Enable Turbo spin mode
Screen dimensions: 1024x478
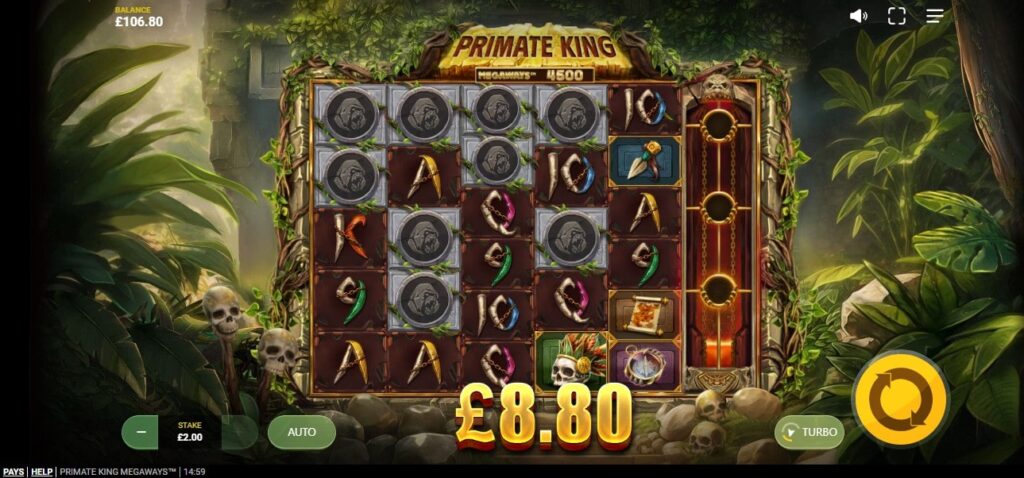[x=810, y=432]
